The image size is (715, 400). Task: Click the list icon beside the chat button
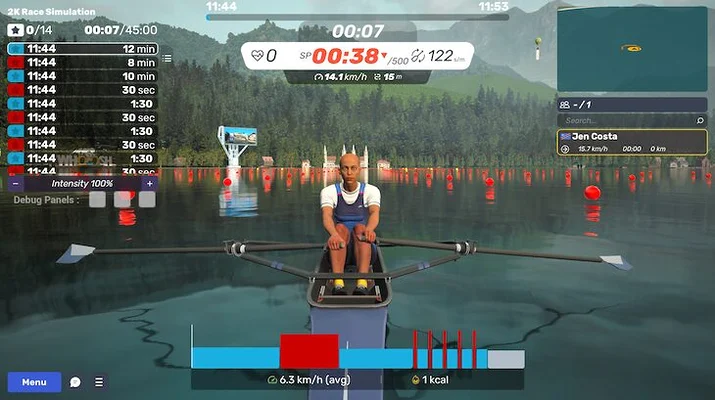pyautogui.click(x=99, y=382)
